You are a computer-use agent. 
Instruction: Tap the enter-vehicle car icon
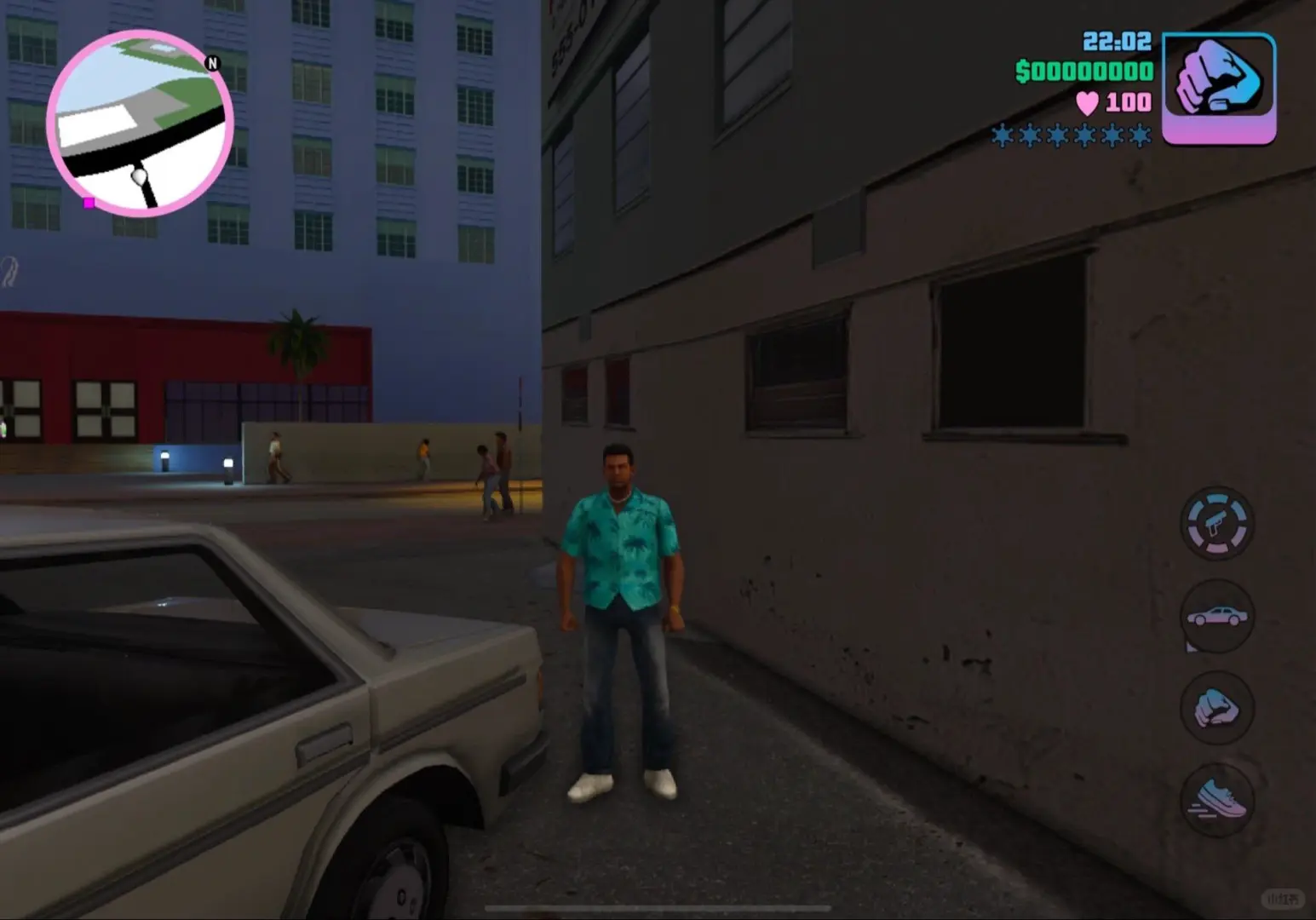(1216, 617)
